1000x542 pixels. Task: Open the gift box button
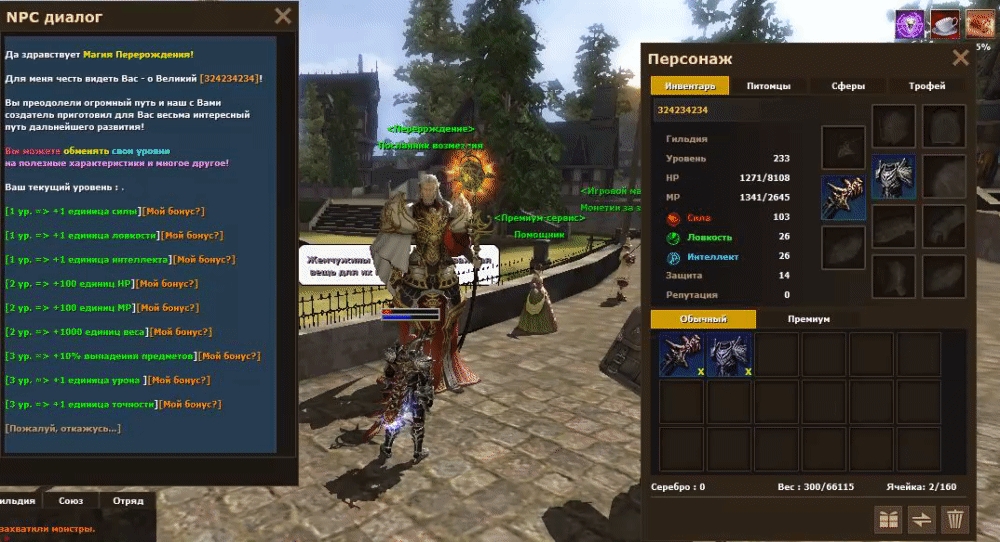click(x=887, y=519)
